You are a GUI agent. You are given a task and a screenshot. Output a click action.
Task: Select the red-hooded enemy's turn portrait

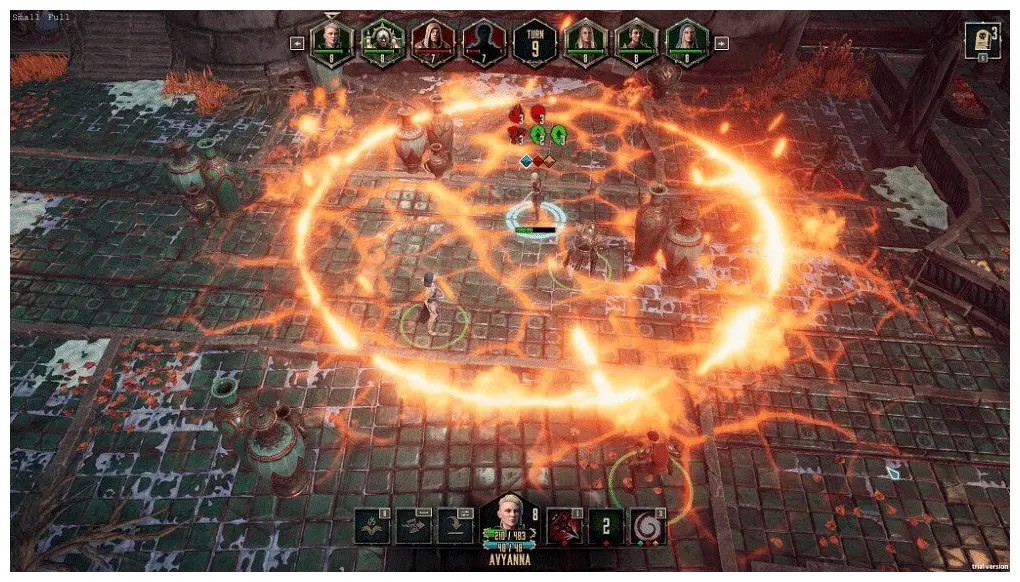pos(432,41)
